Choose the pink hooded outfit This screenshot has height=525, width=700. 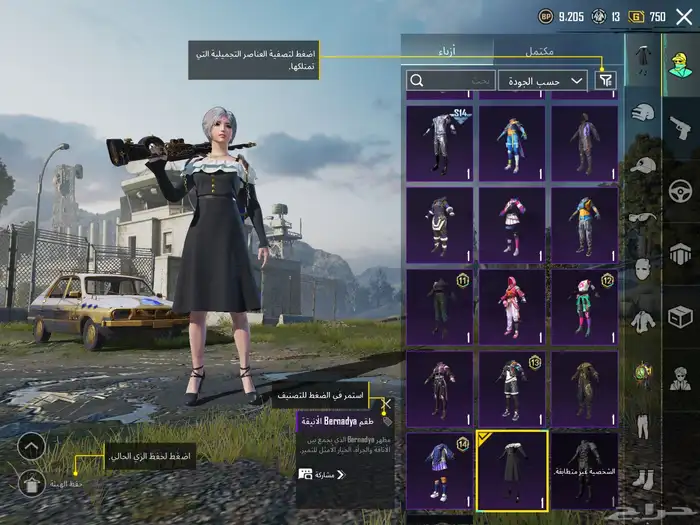511,307
